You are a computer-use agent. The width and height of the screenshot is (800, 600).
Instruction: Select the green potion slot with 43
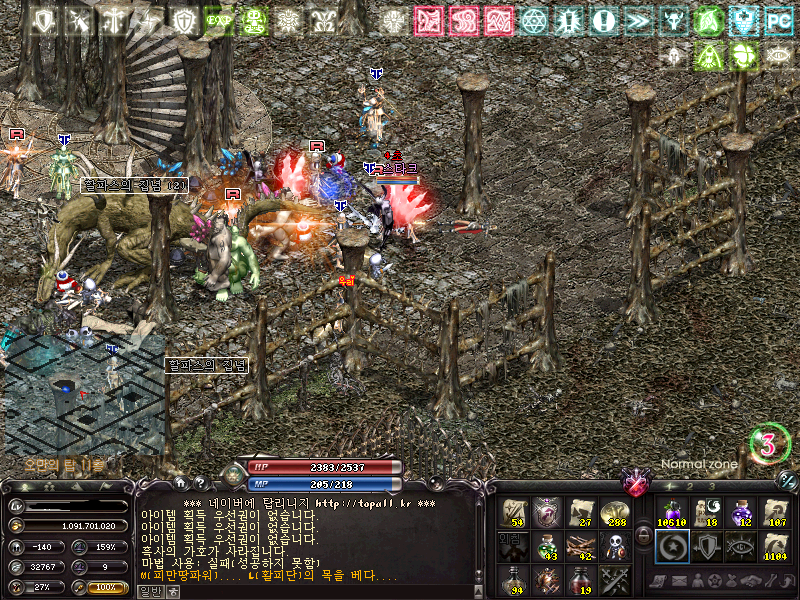click(547, 546)
